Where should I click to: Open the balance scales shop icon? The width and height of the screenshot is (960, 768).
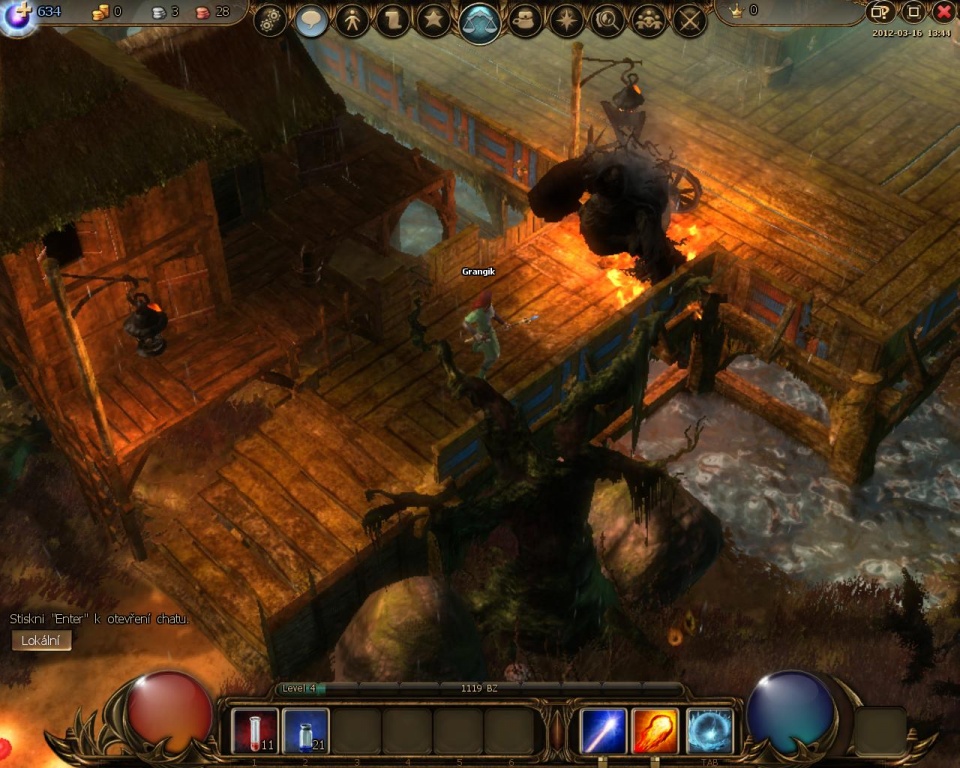click(x=480, y=22)
